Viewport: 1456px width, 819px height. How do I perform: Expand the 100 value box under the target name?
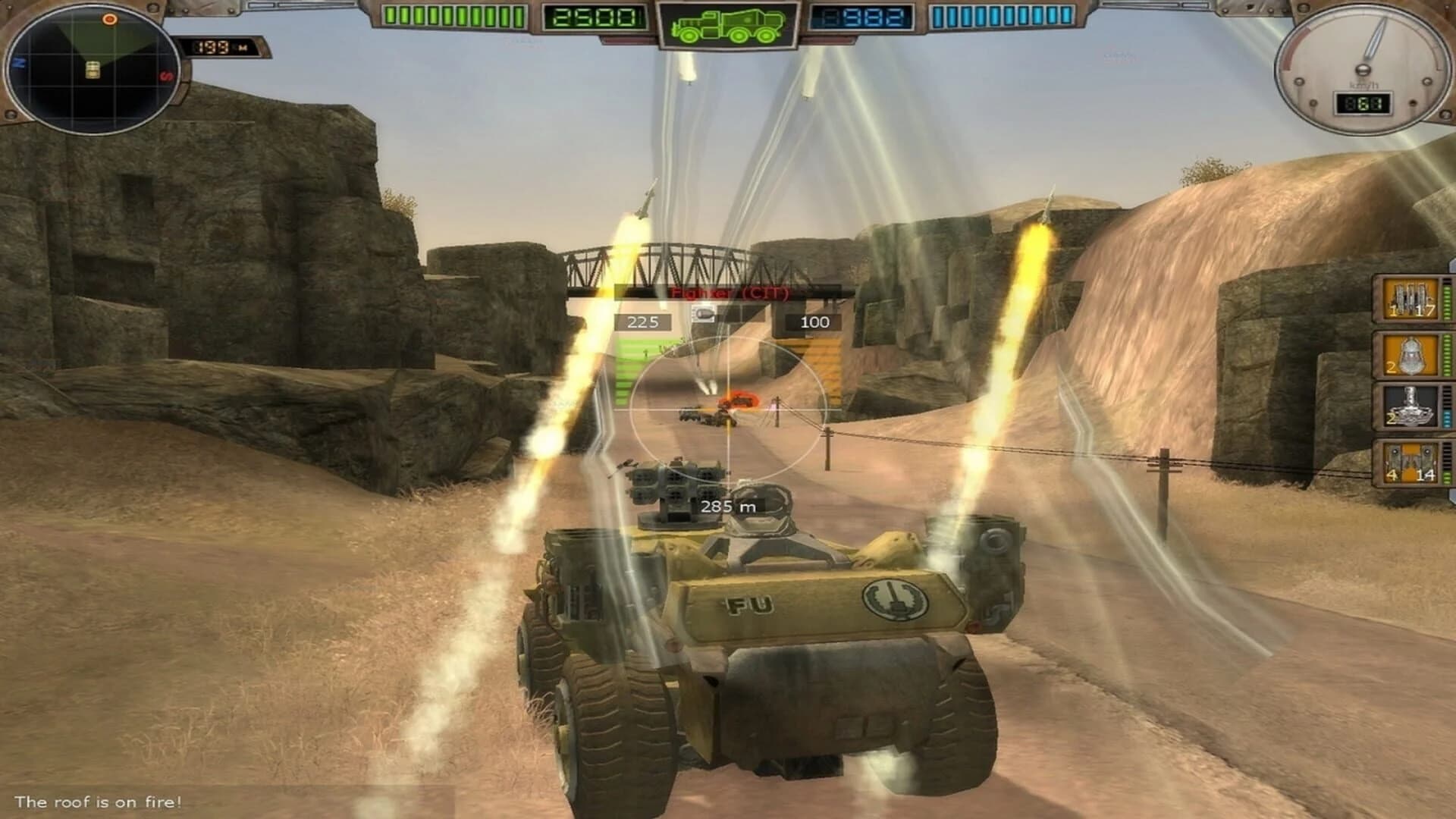(x=811, y=322)
